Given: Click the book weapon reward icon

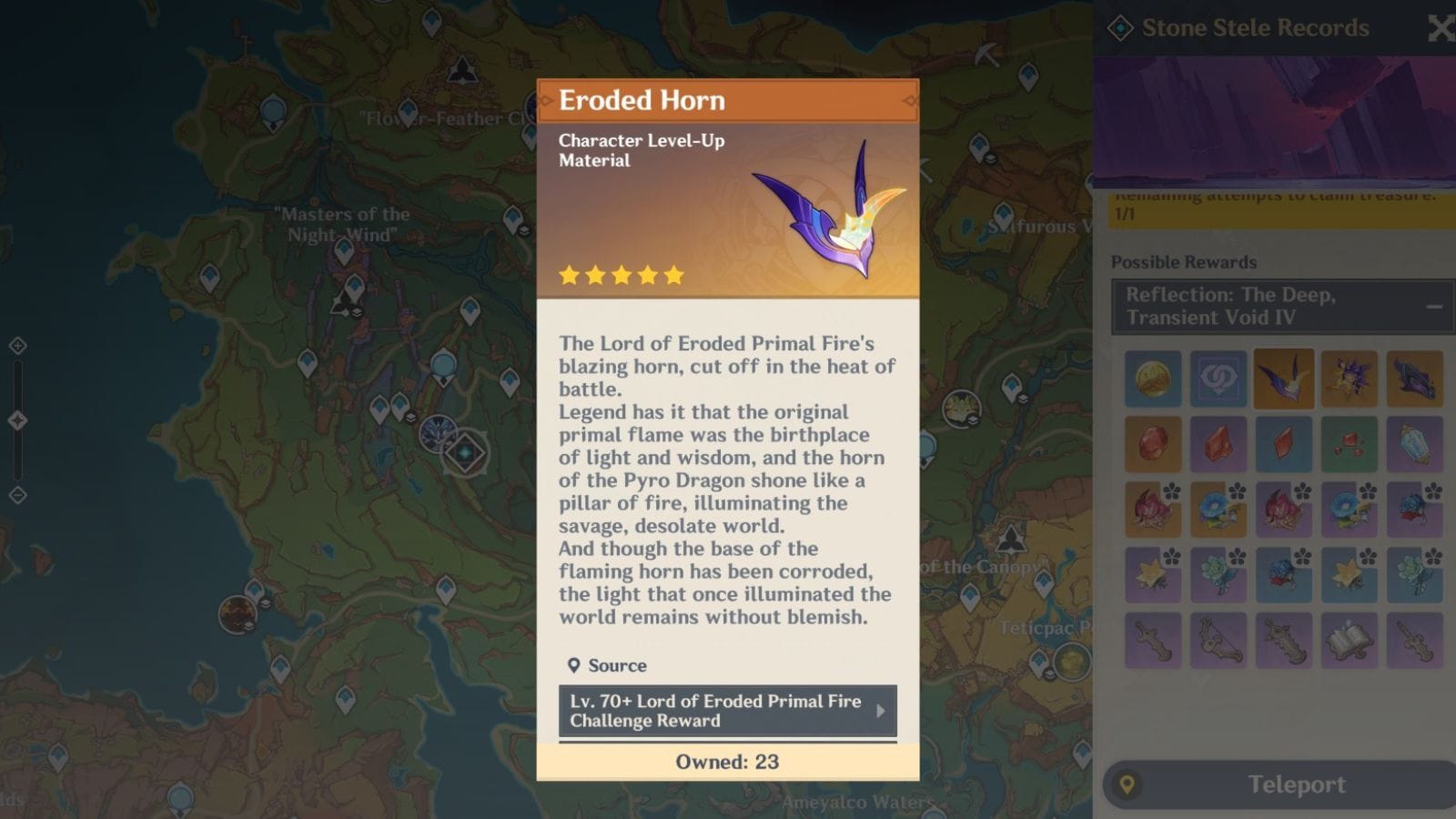Looking at the screenshot, I should [1350, 639].
